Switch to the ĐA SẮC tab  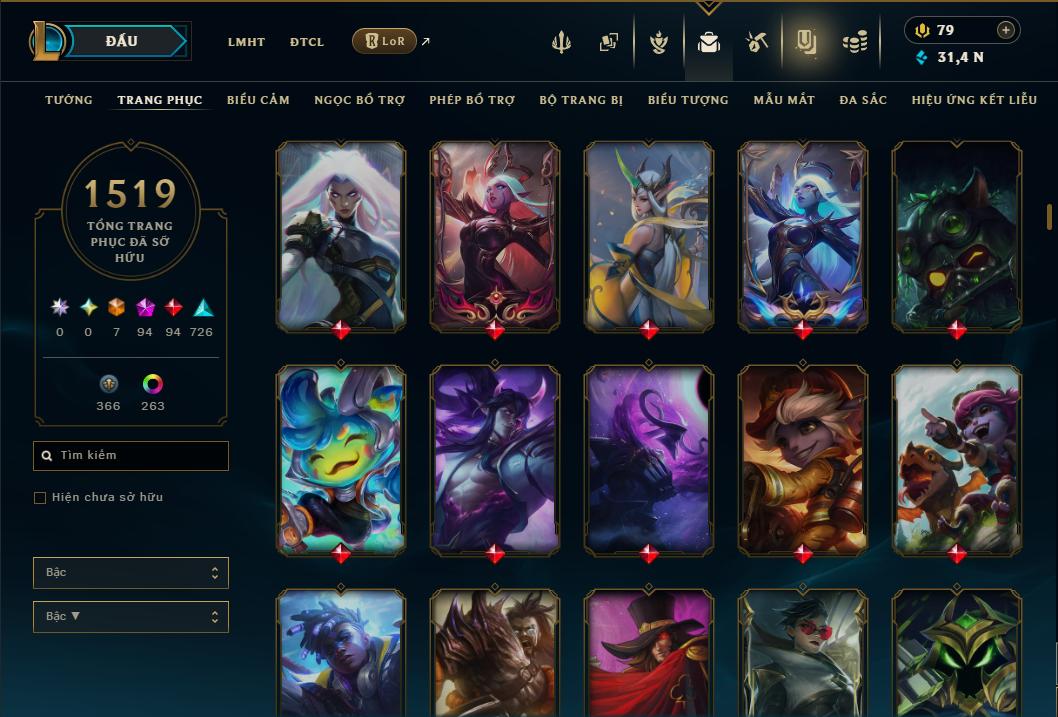(x=863, y=100)
